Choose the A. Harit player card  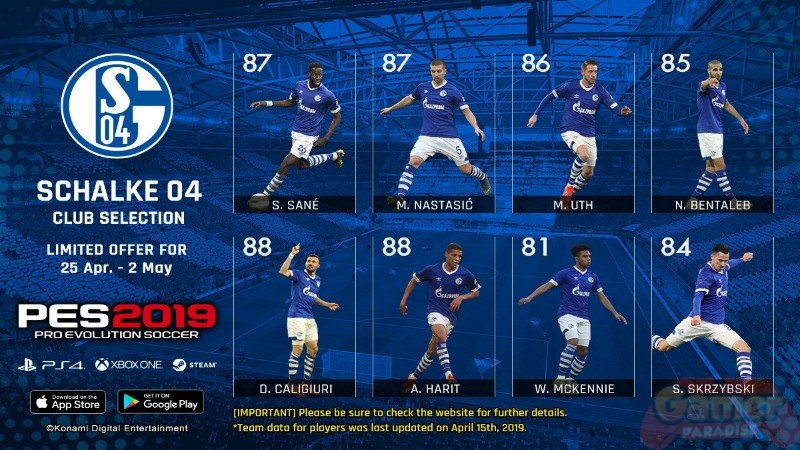pos(435,315)
